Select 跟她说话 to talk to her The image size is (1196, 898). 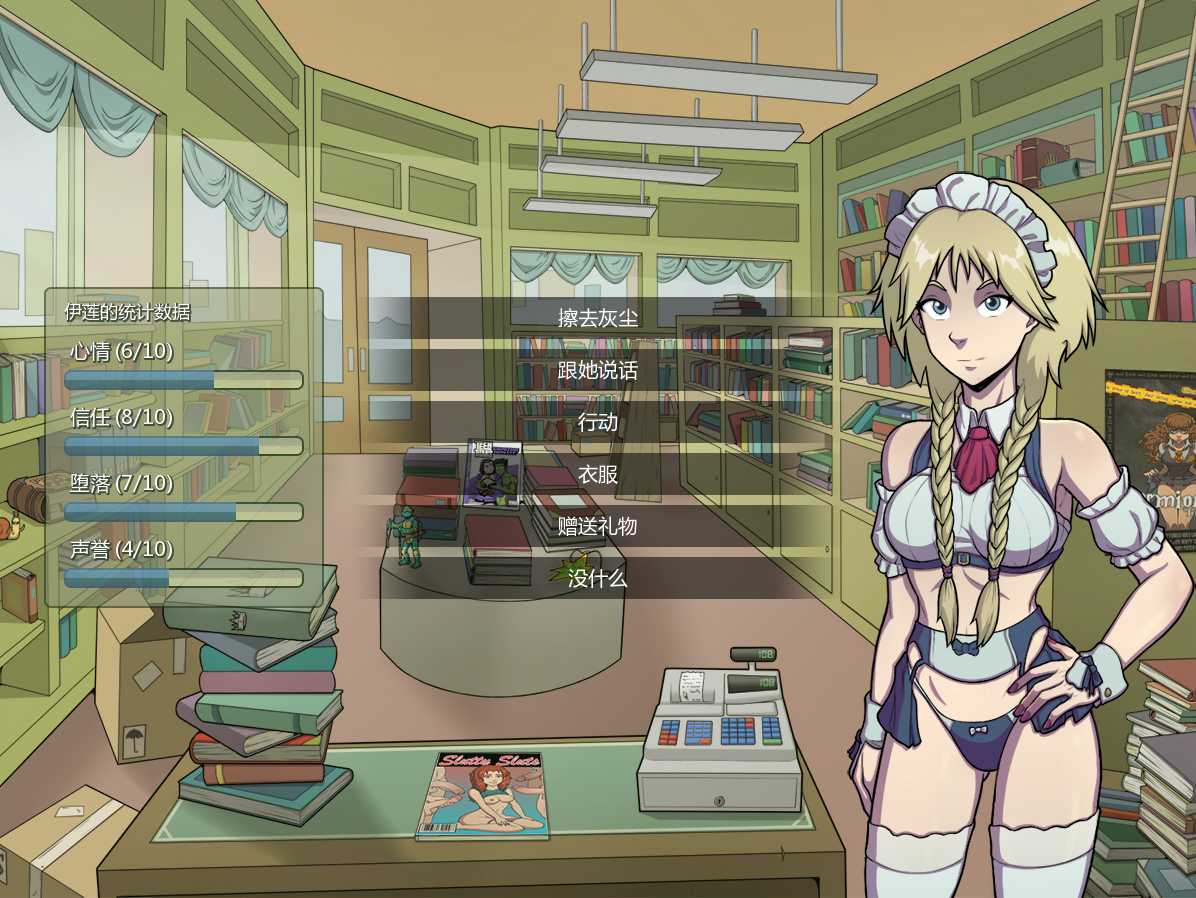click(x=597, y=370)
